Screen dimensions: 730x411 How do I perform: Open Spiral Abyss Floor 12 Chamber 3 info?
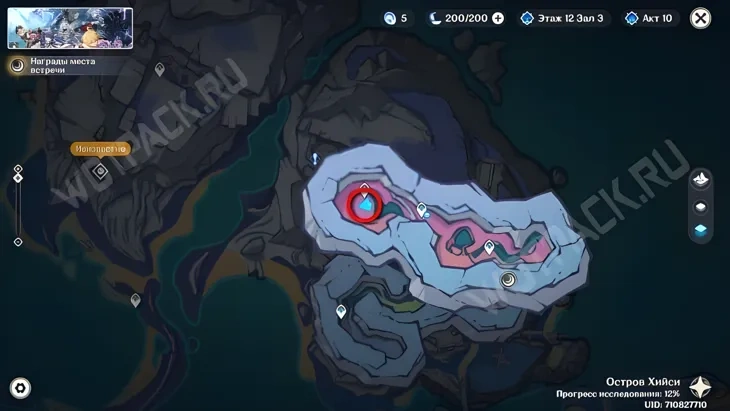point(563,18)
